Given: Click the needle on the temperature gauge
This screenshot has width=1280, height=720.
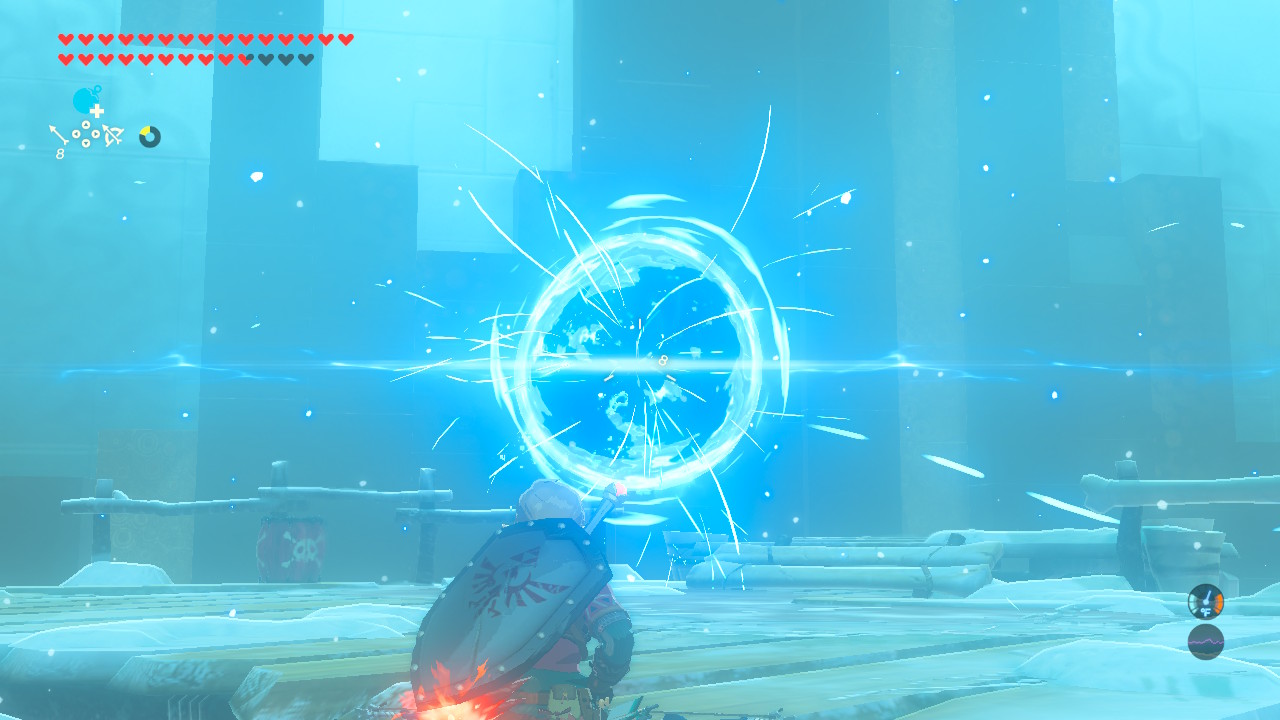Looking at the screenshot, I should point(1208,595).
